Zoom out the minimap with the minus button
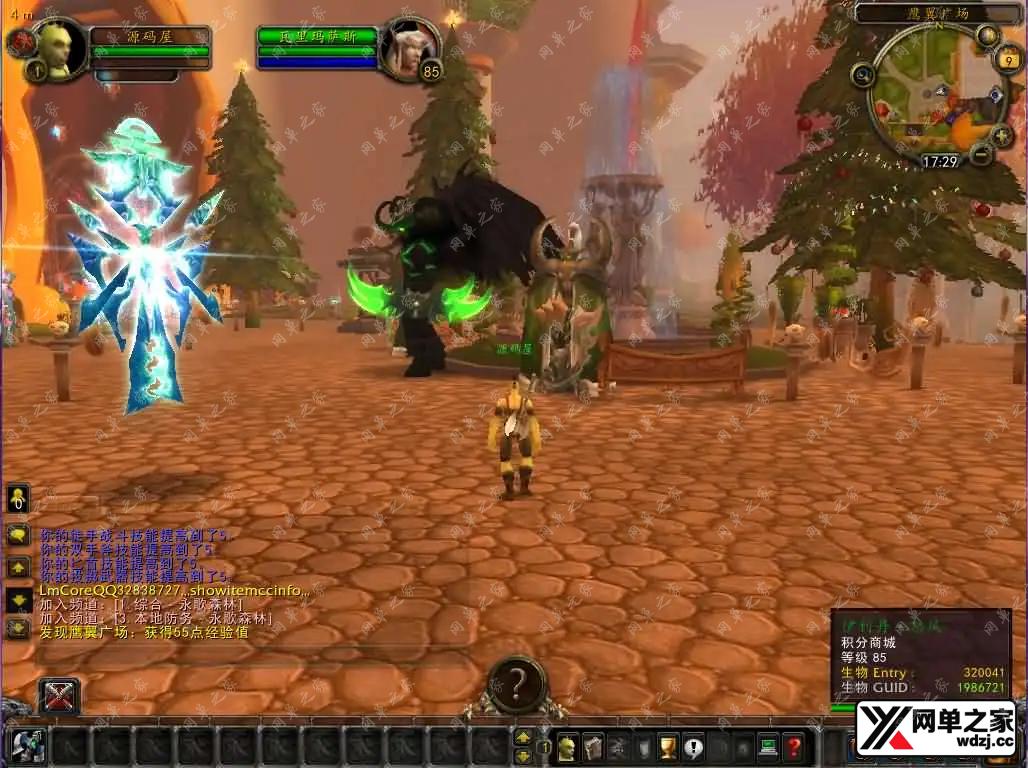 coord(981,154)
